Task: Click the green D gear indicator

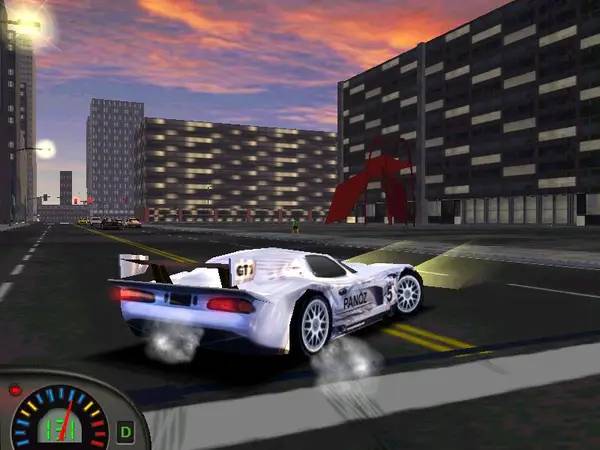Action: (126, 432)
